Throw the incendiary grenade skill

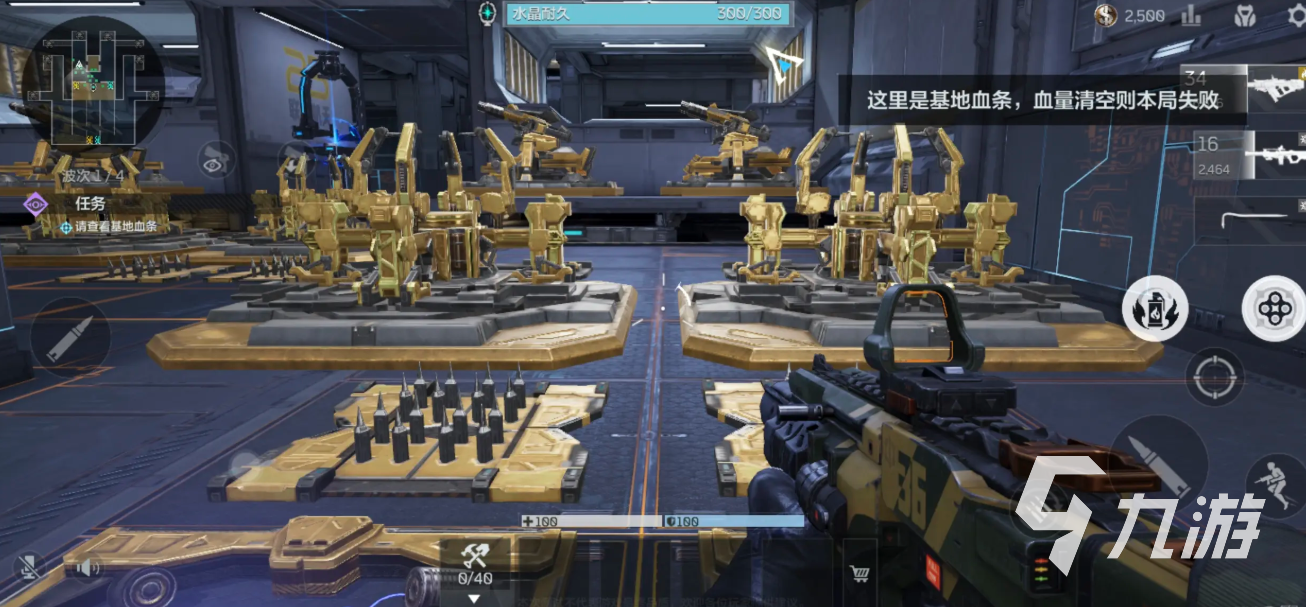click(x=1154, y=308)
